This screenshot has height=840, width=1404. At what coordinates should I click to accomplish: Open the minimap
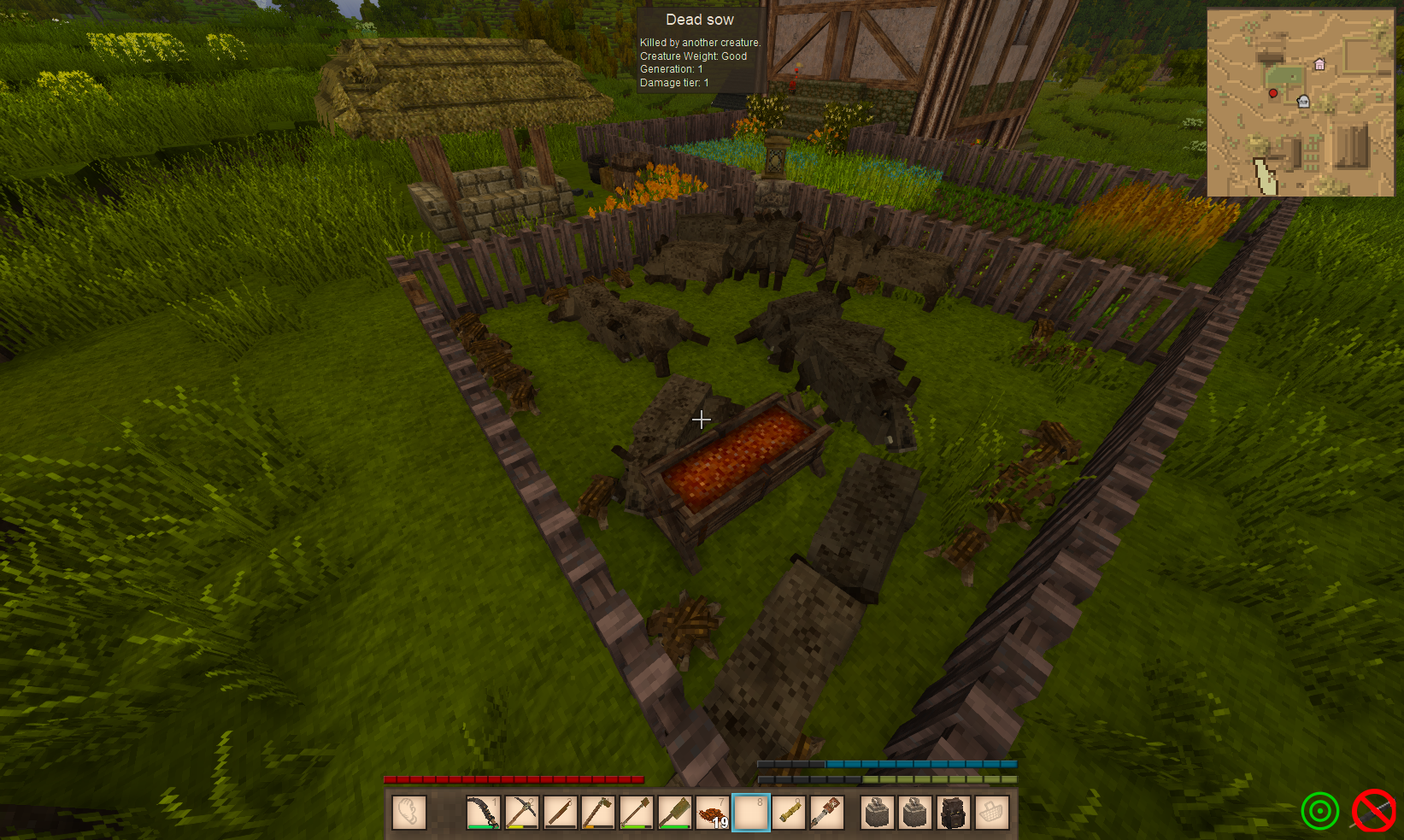tap(1300, 103)
